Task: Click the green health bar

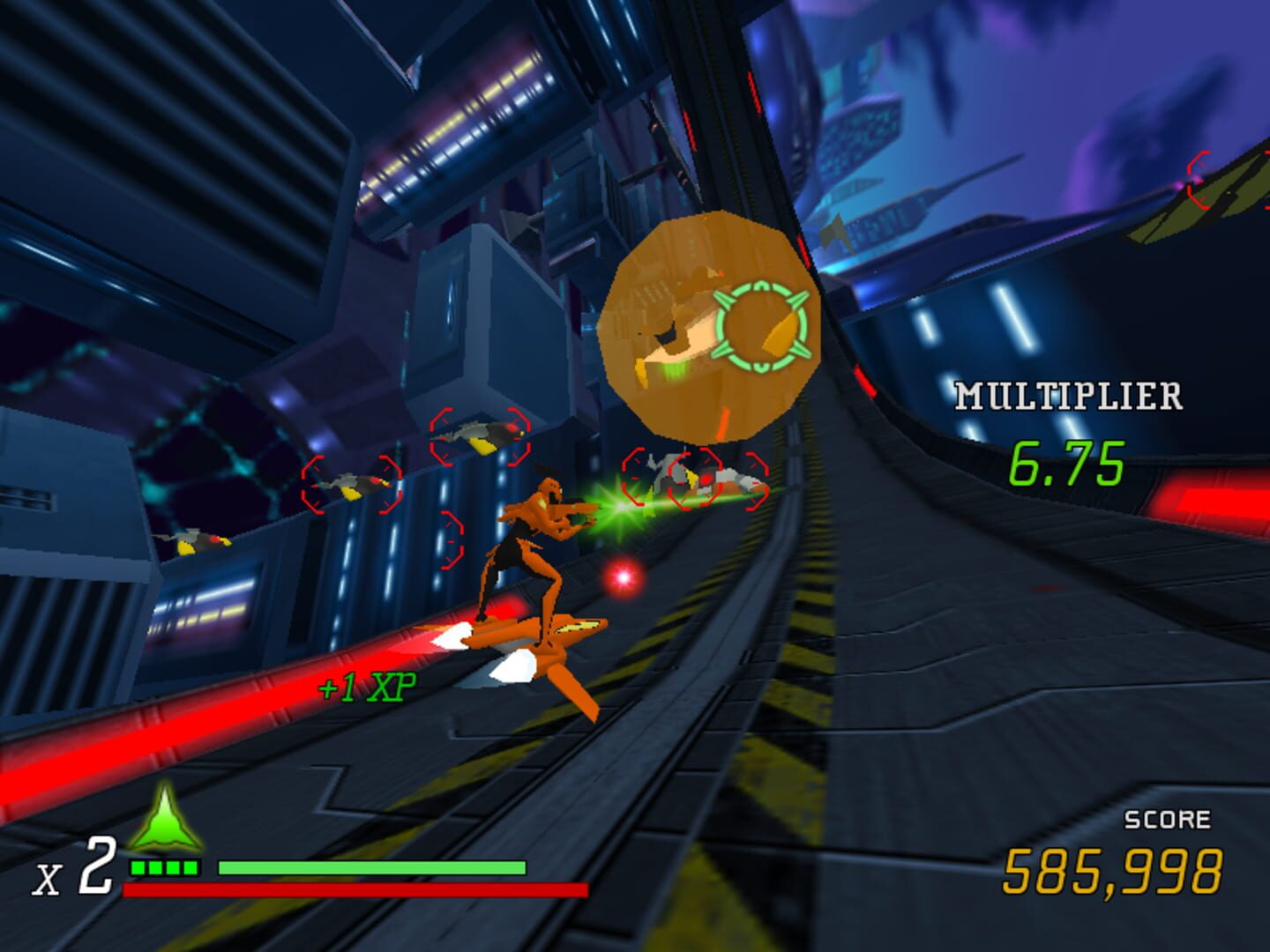Action: pyautogui.click(x=370, y=868)
